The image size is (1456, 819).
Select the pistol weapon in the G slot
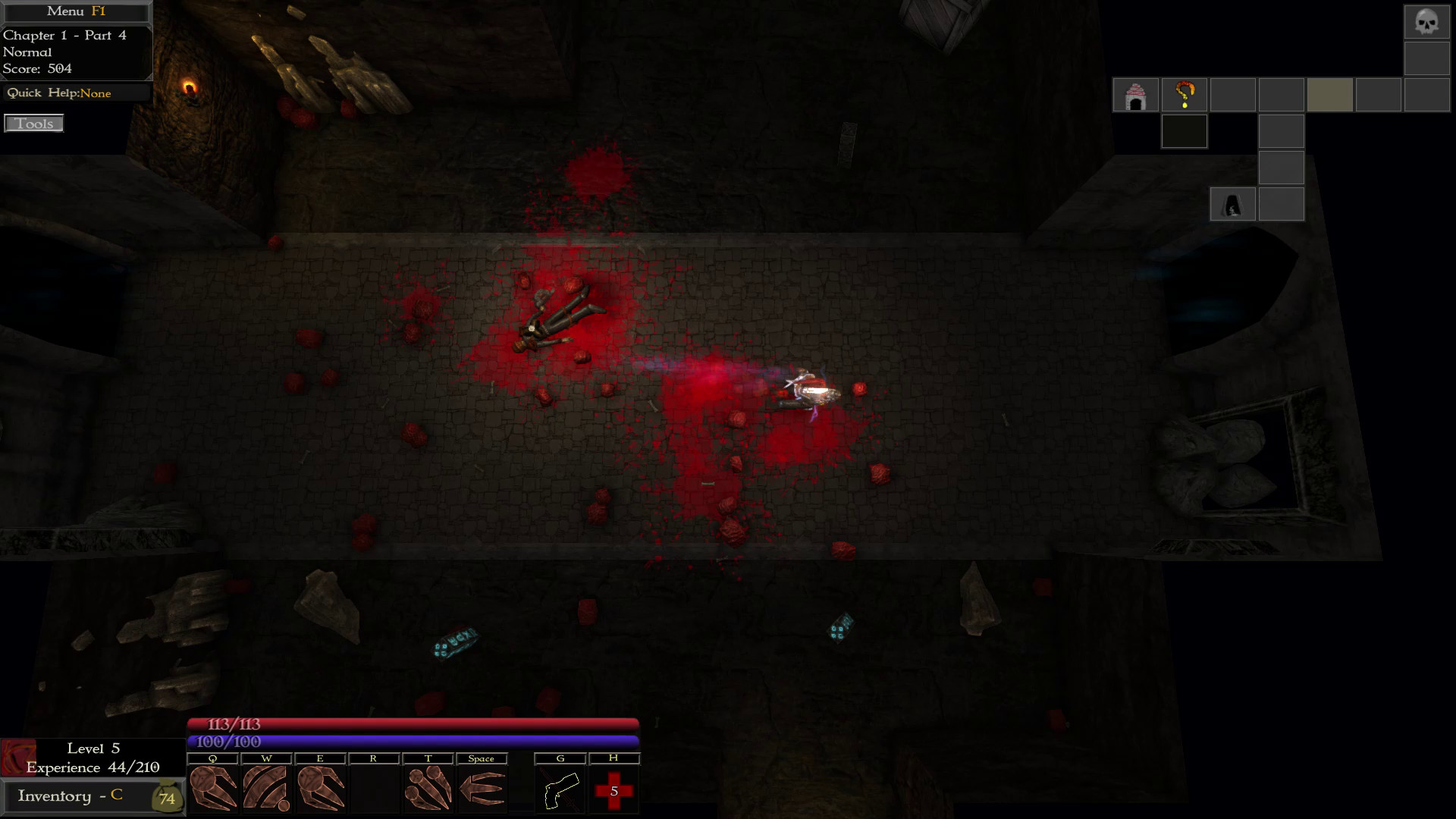[560, 789]
